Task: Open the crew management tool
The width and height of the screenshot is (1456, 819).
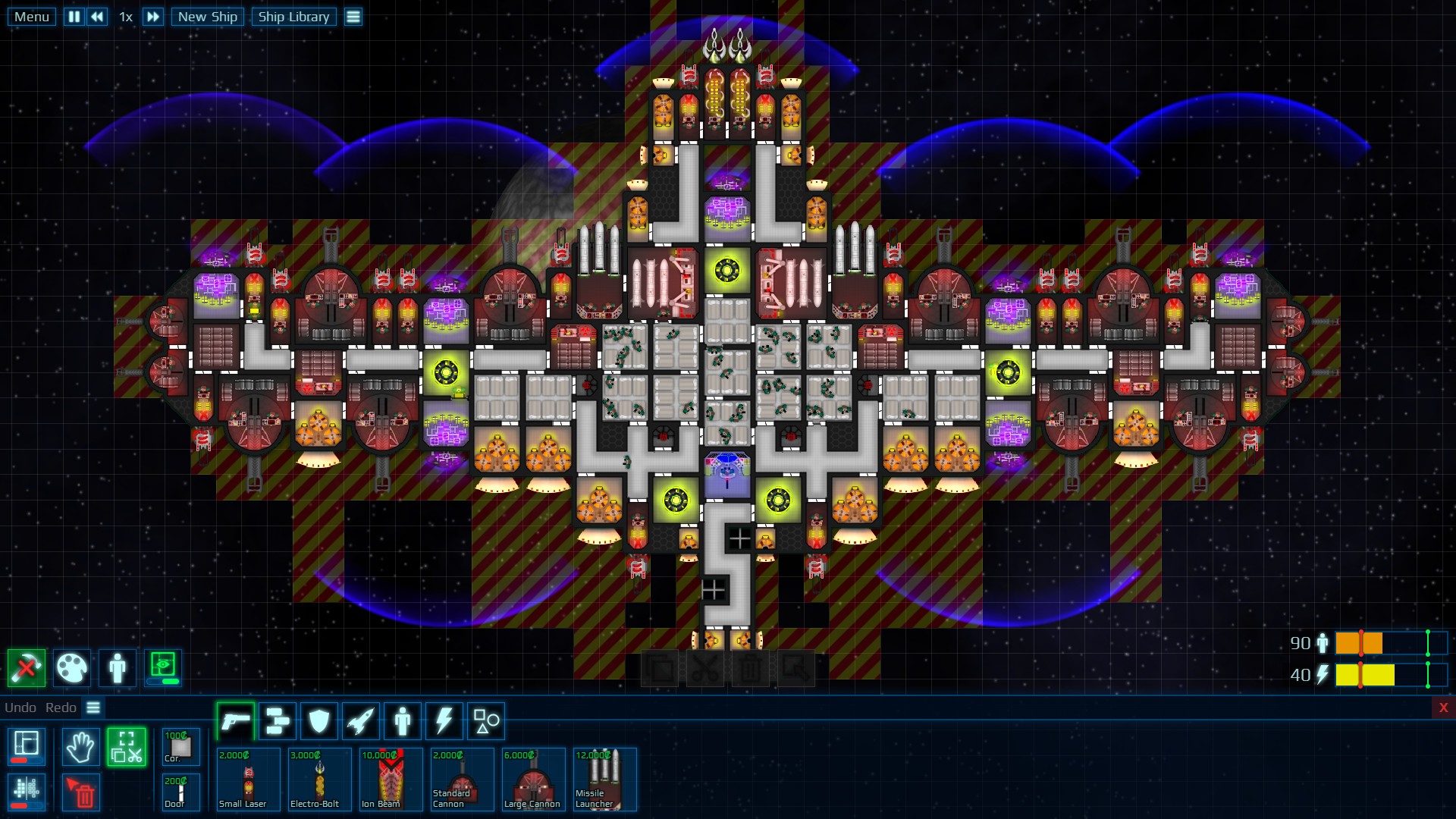Action: click(x=118, y=668)
